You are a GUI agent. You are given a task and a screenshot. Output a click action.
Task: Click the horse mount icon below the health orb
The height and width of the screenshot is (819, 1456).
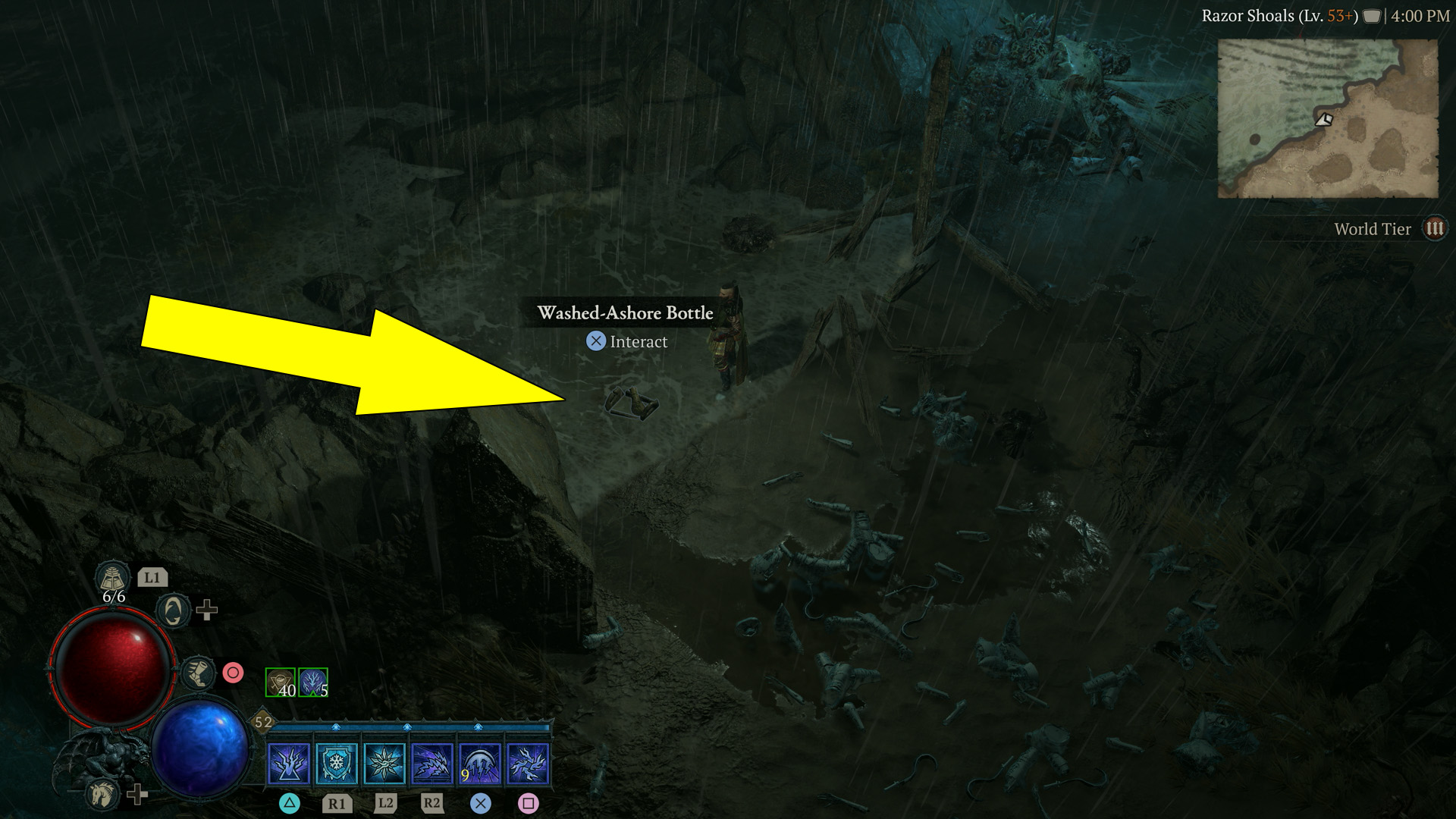(102, 794)
